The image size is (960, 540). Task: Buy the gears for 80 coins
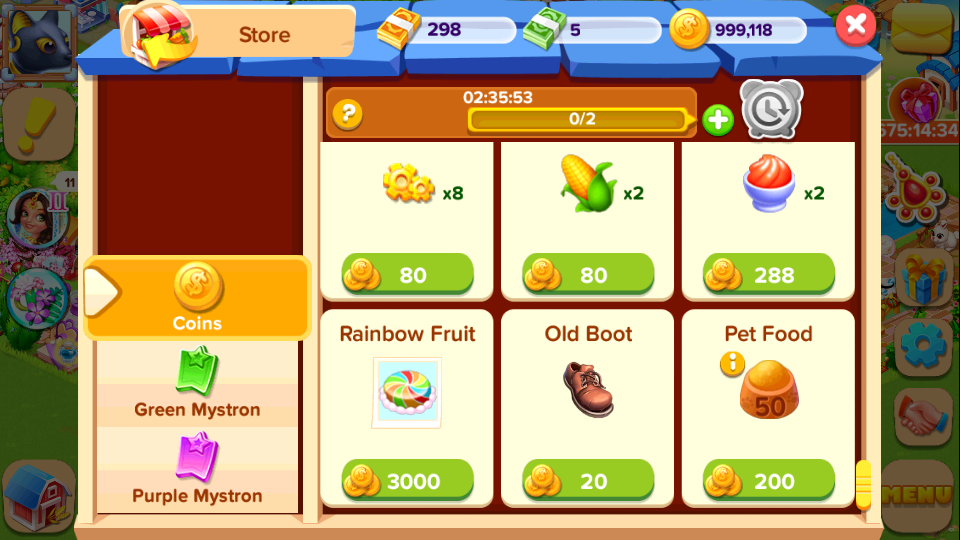(408, 275)
